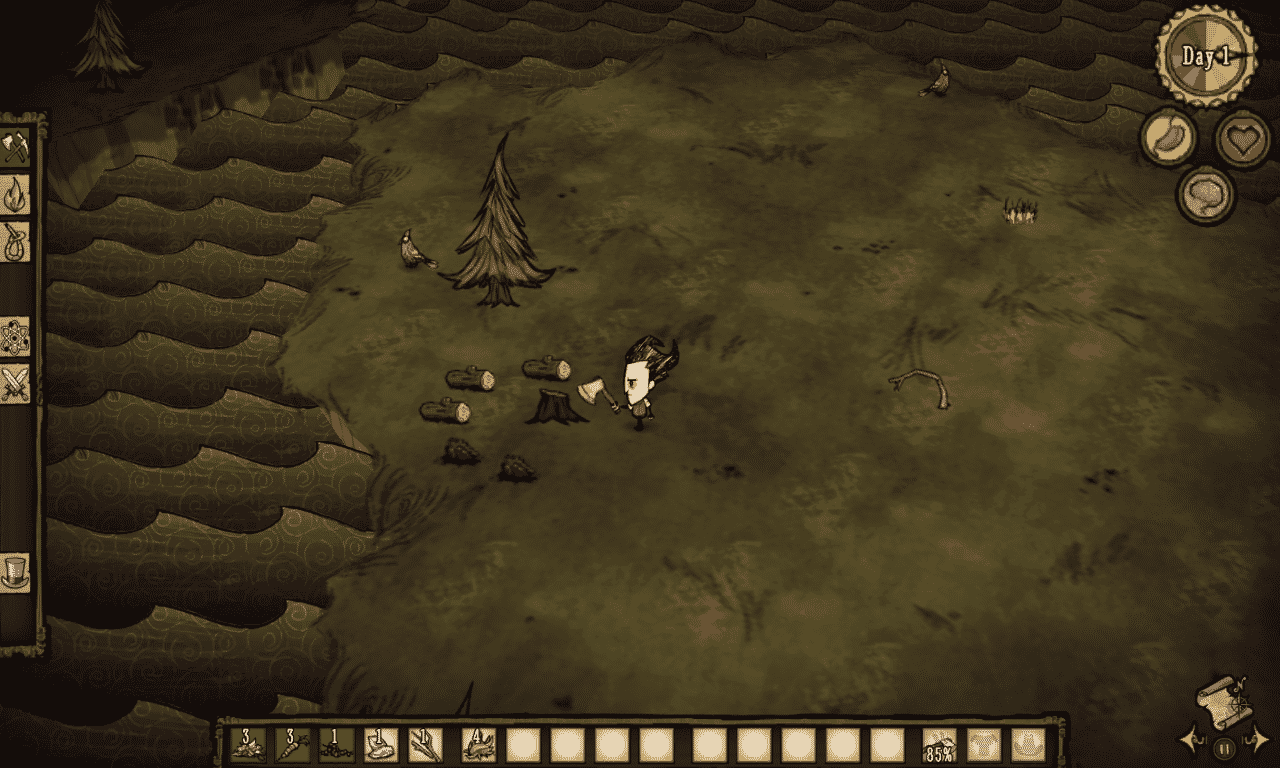The width and height of the screenshot is (1280, 768).
Task: Select the empty head hat equip slot
Action: pyautogui.click(x=1027, y=745)
